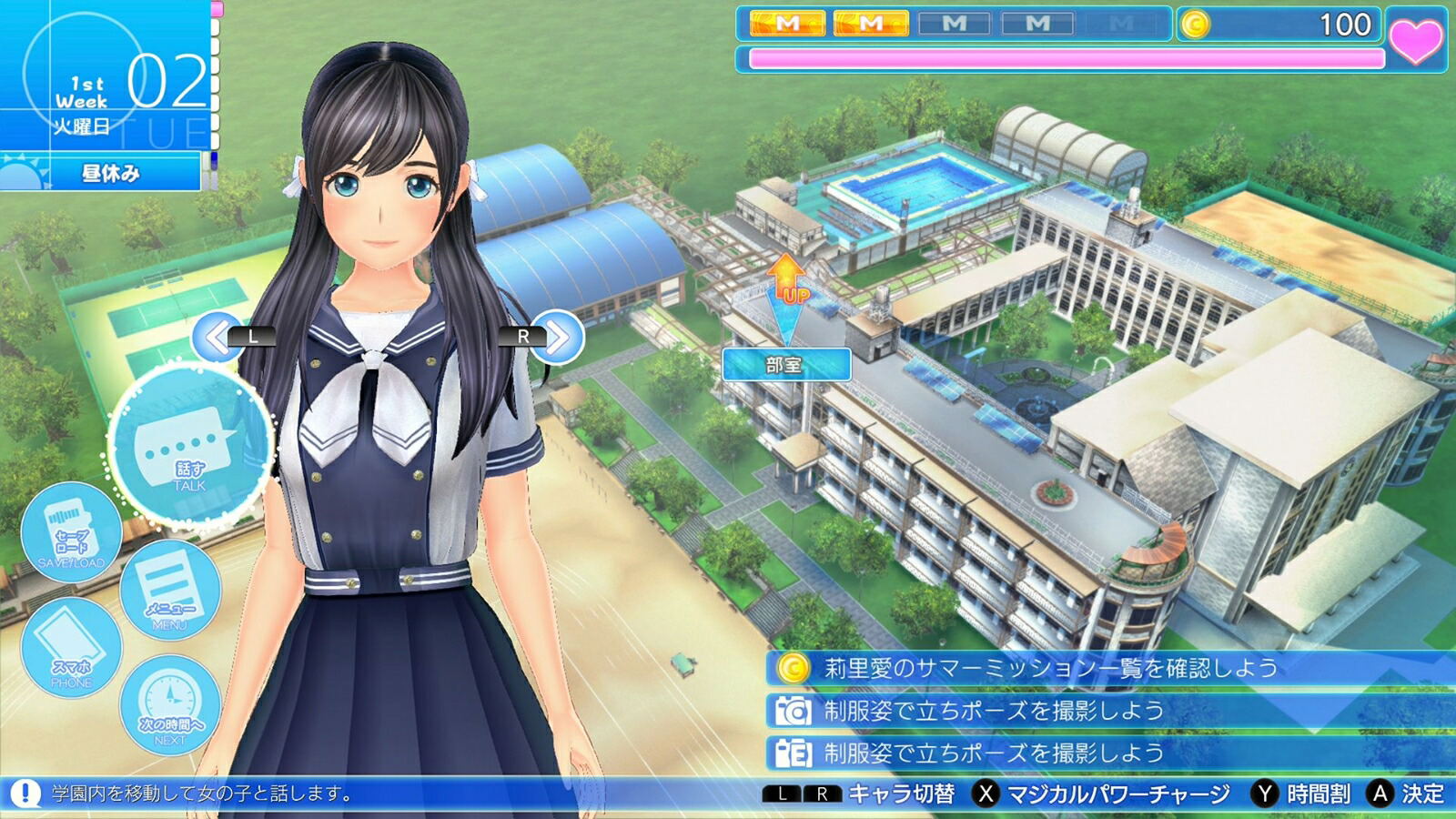Click the gold coin icon beside the 100 counter
The image size is (1456, 819).
1194,25
